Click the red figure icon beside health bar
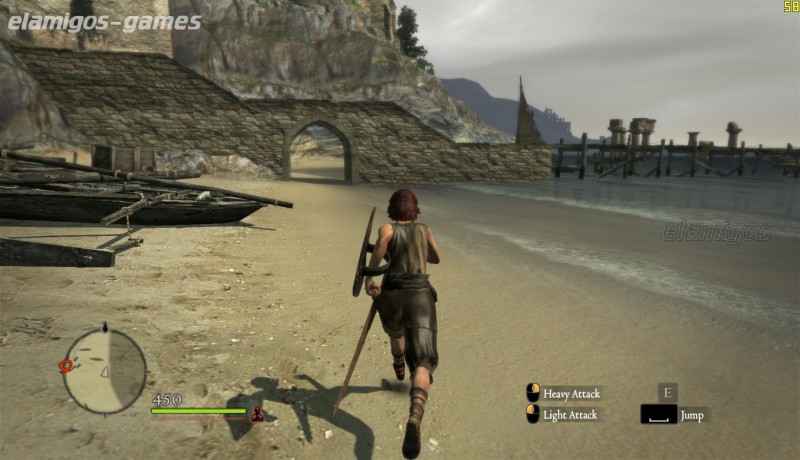This screenshot has height=460, width=800. coord(257,412)
